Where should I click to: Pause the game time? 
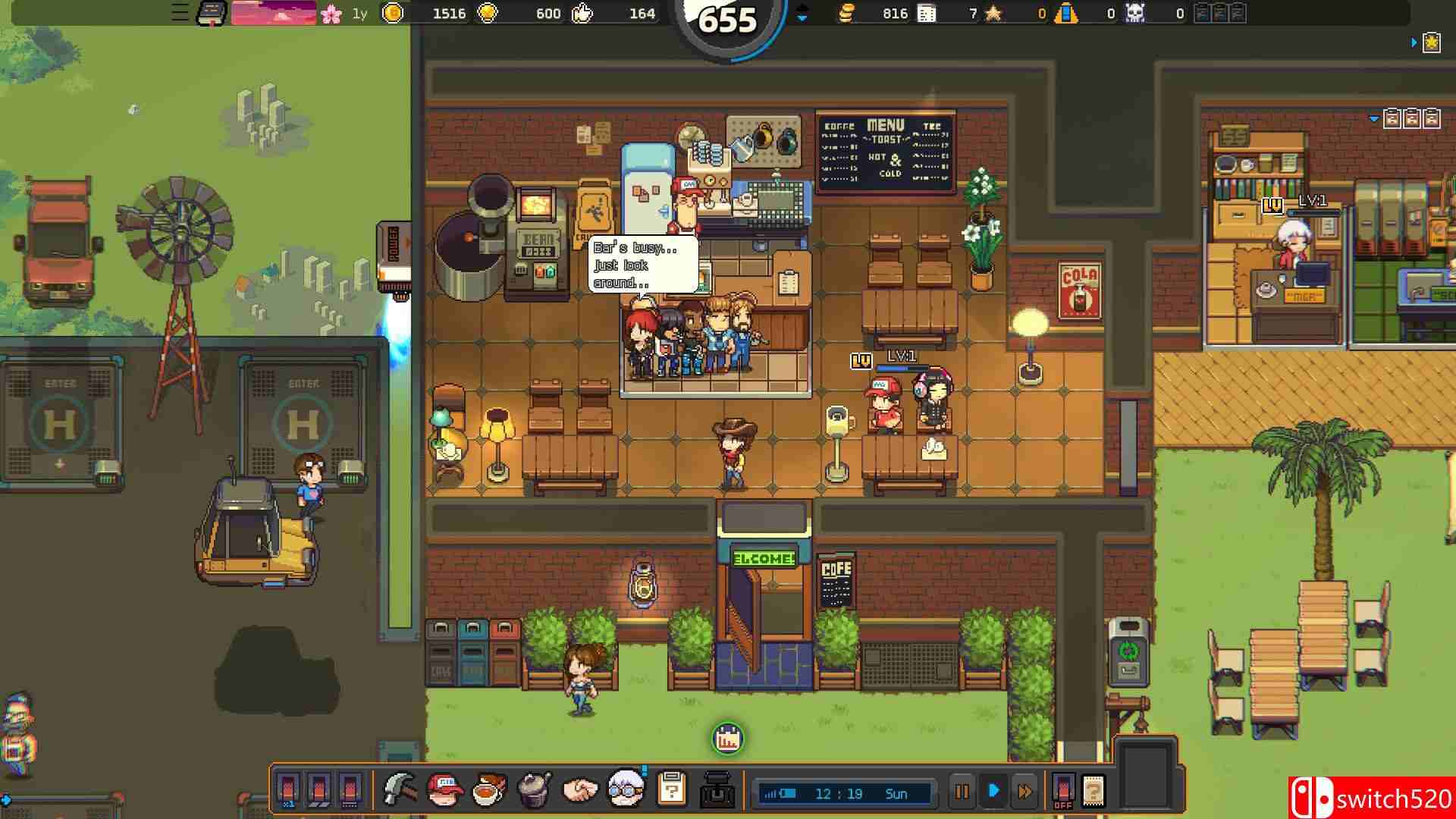(962, 792)
